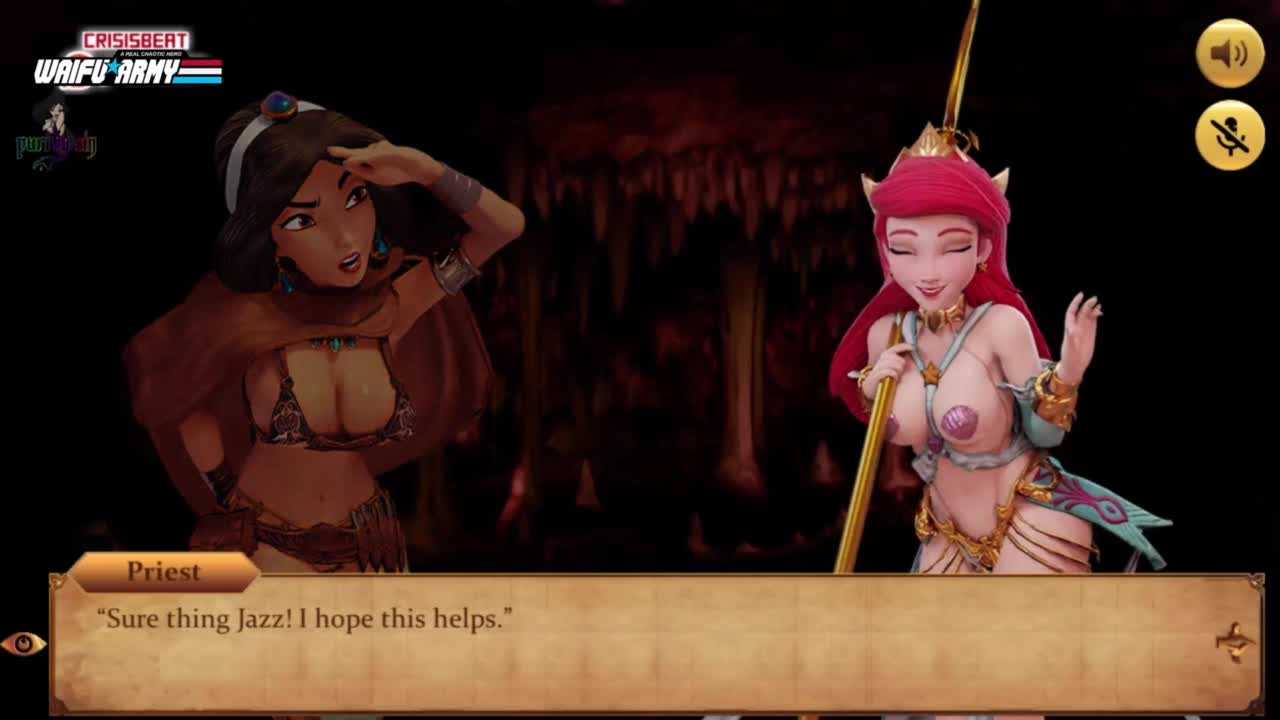
Task: Toggle the muted voice microphone button
Action: 1229,135
